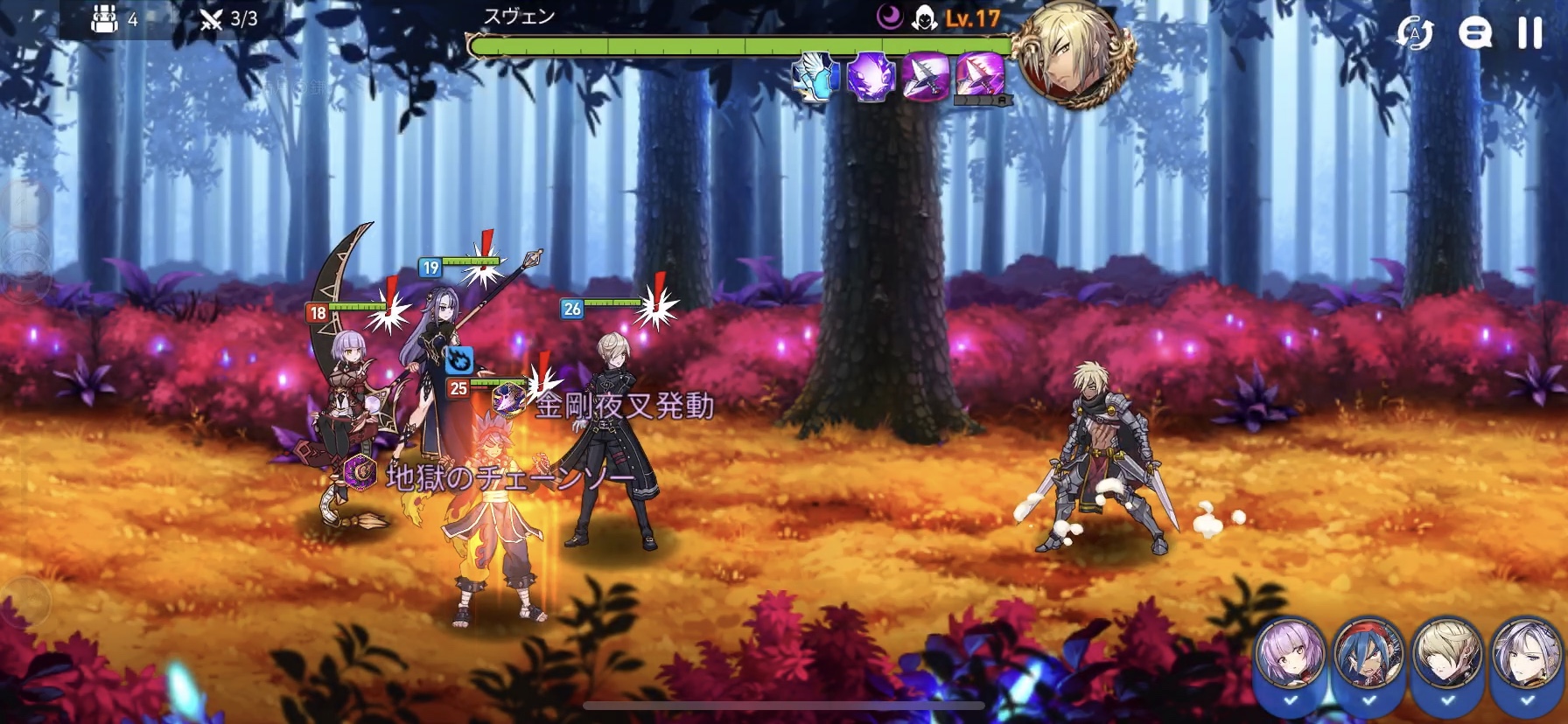The height and width of the screenshot is (724, 1568).
Task: Select the lavender-haired girl hero portrait
Action: coord(1290,657)
